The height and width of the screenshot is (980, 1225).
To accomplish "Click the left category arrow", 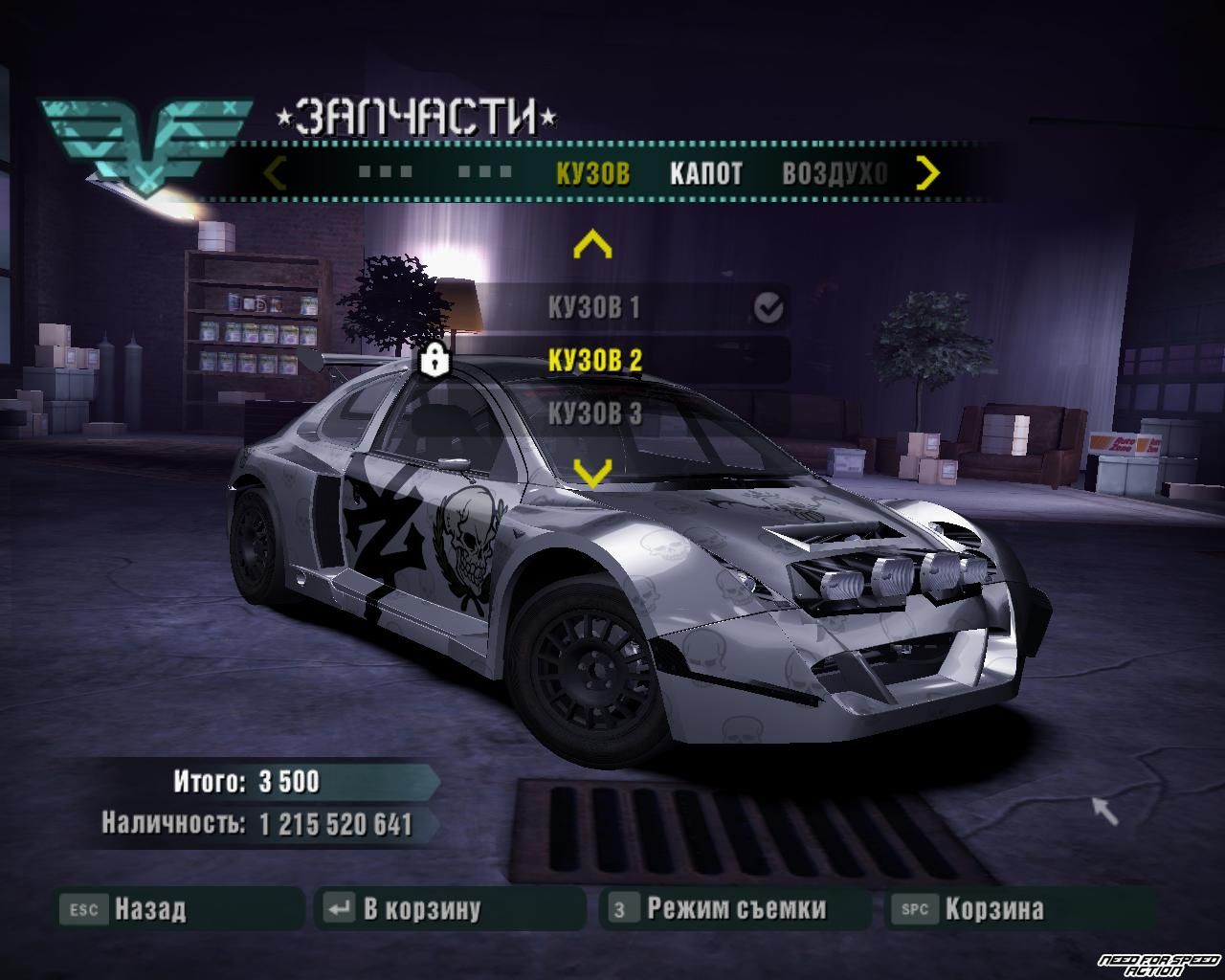I will (x=275, y=173).
